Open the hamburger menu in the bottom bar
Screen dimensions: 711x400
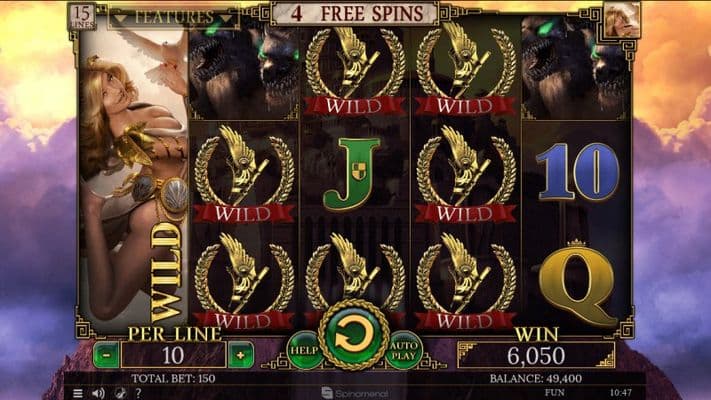coord(78,393)
